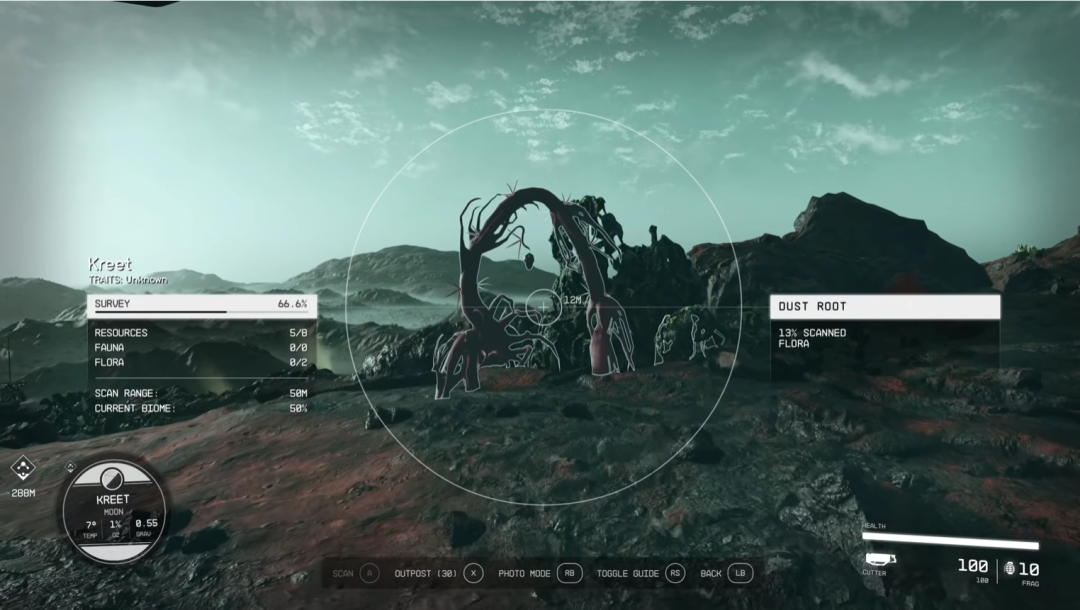Select the Flora row in survey panel

click(200, 362)
